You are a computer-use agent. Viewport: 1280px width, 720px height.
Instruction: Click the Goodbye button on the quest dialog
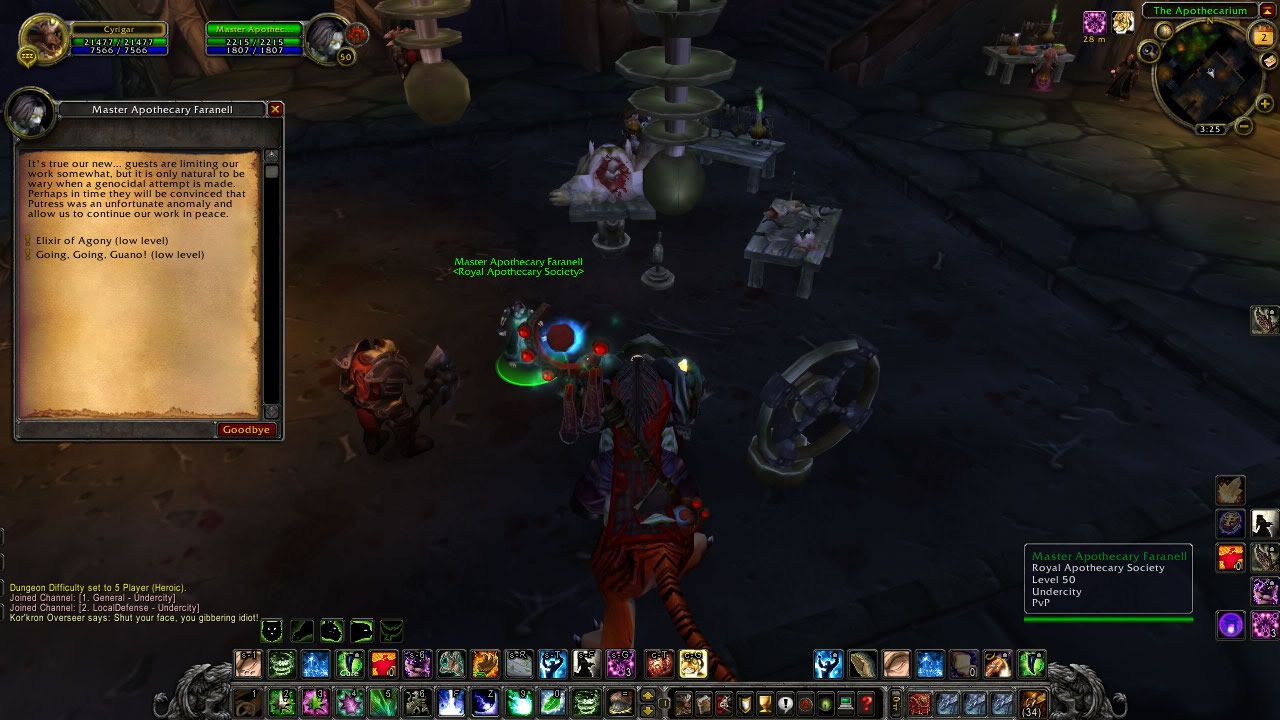pos(245,429)
